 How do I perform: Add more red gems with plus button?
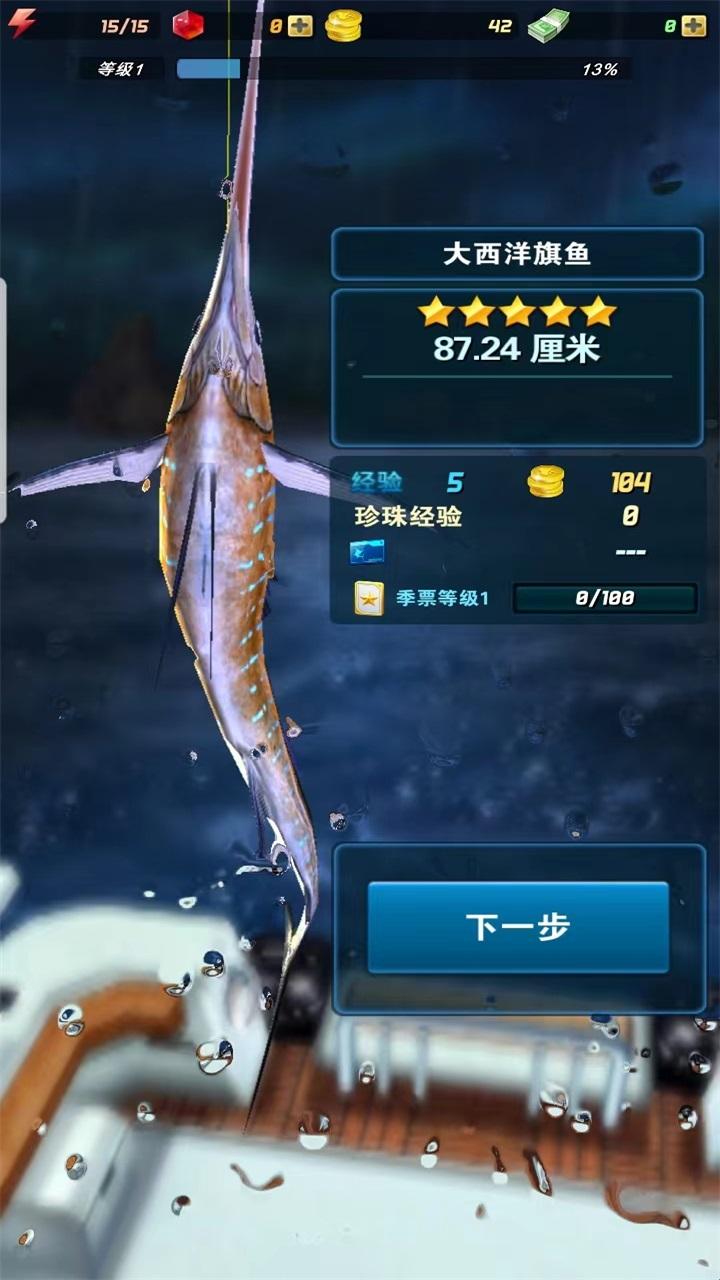[300, 26]
